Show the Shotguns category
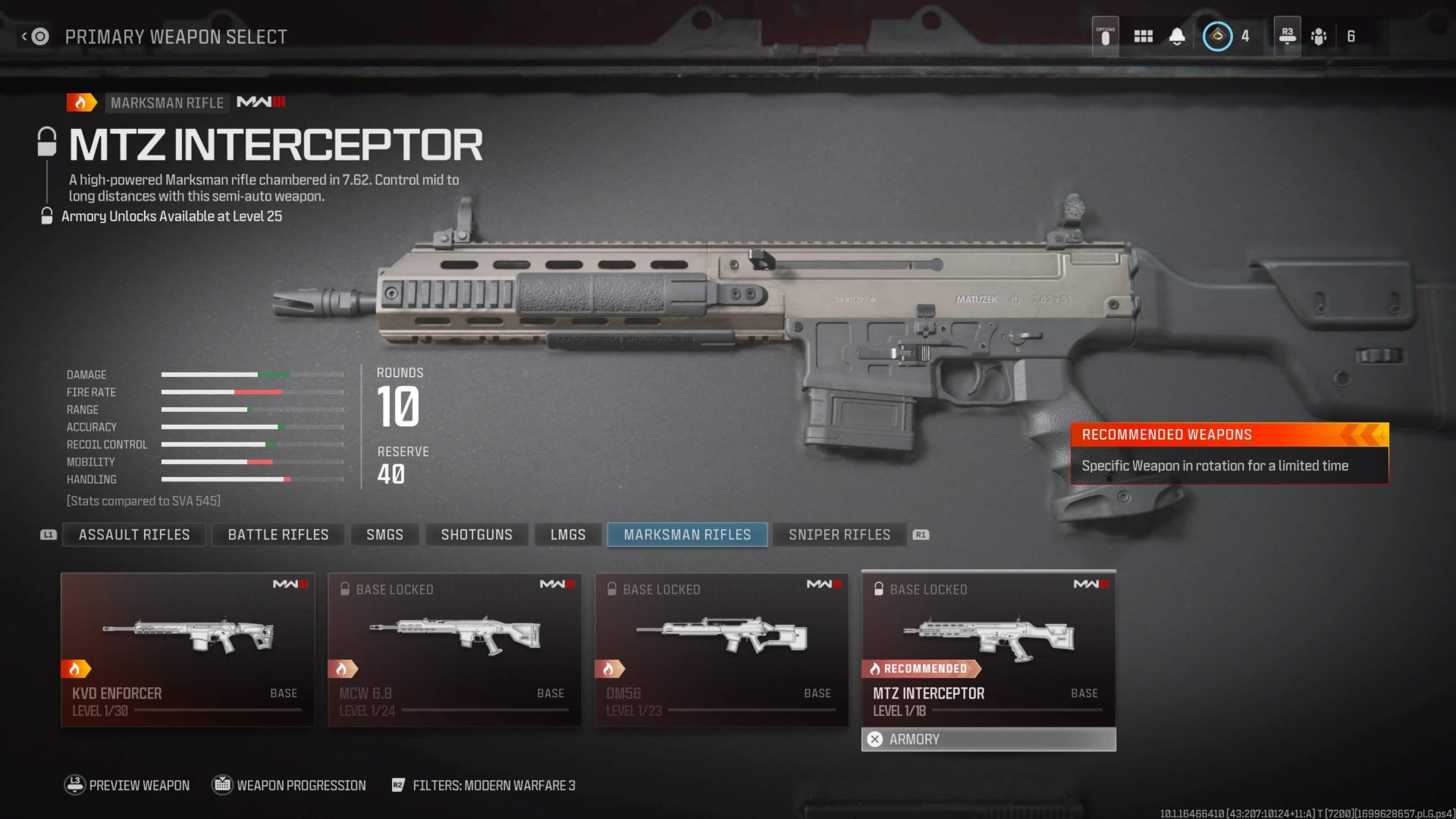 point(476,535)
